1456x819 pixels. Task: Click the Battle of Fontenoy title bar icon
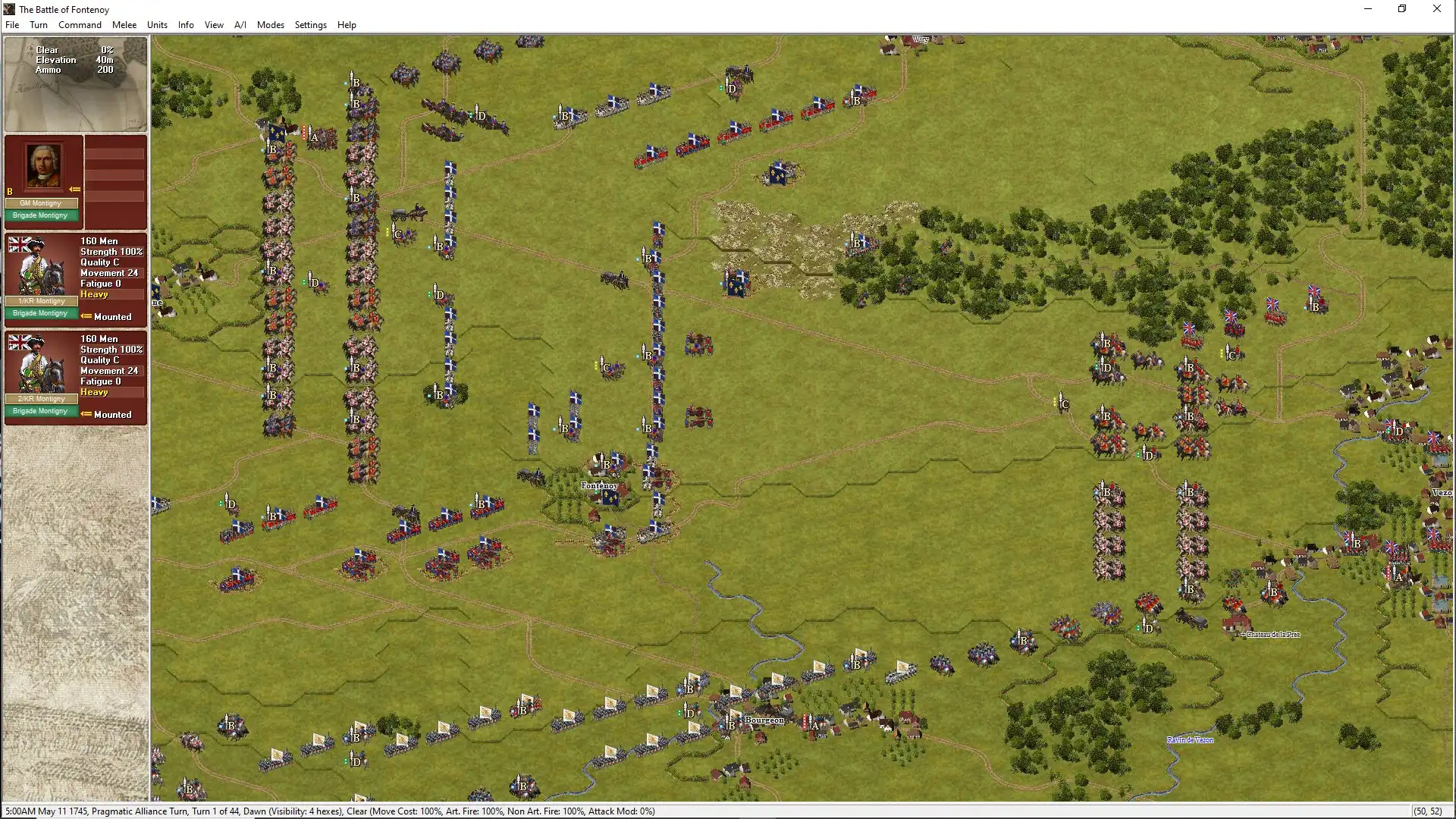[x=8, y=8]
